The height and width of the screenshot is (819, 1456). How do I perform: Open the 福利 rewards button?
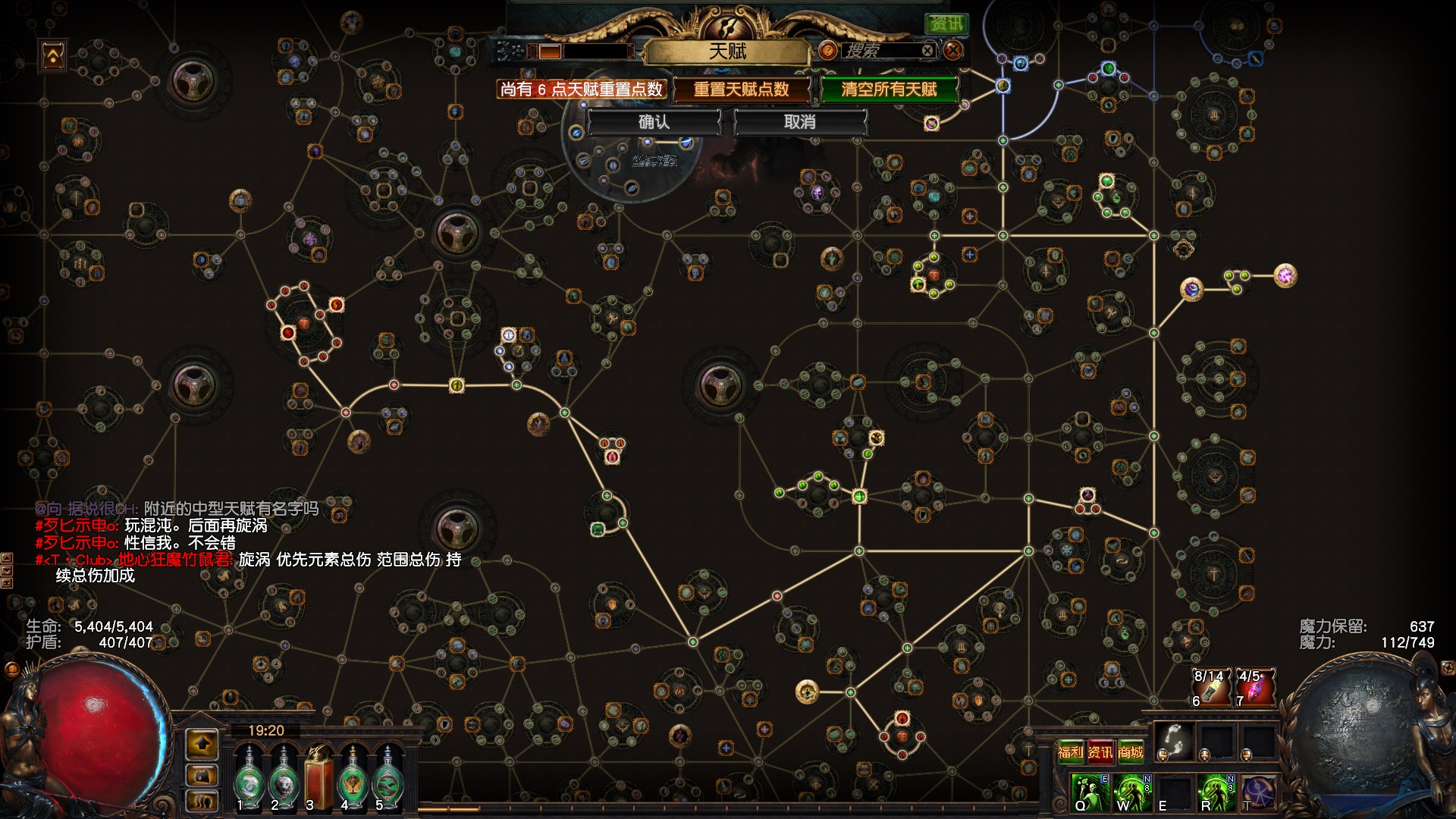coord(1070,752)
